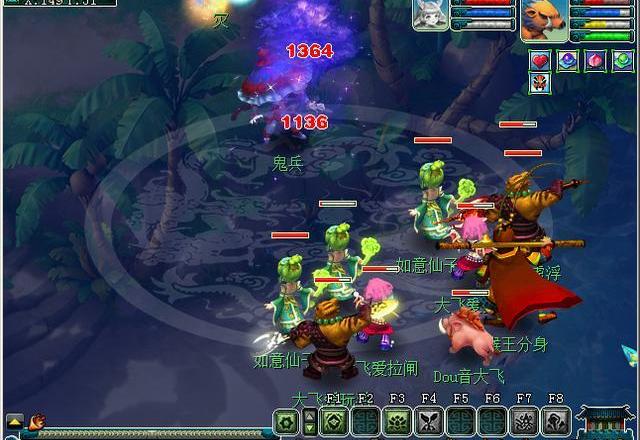Select the purple orb buff icon

[567, 61]
